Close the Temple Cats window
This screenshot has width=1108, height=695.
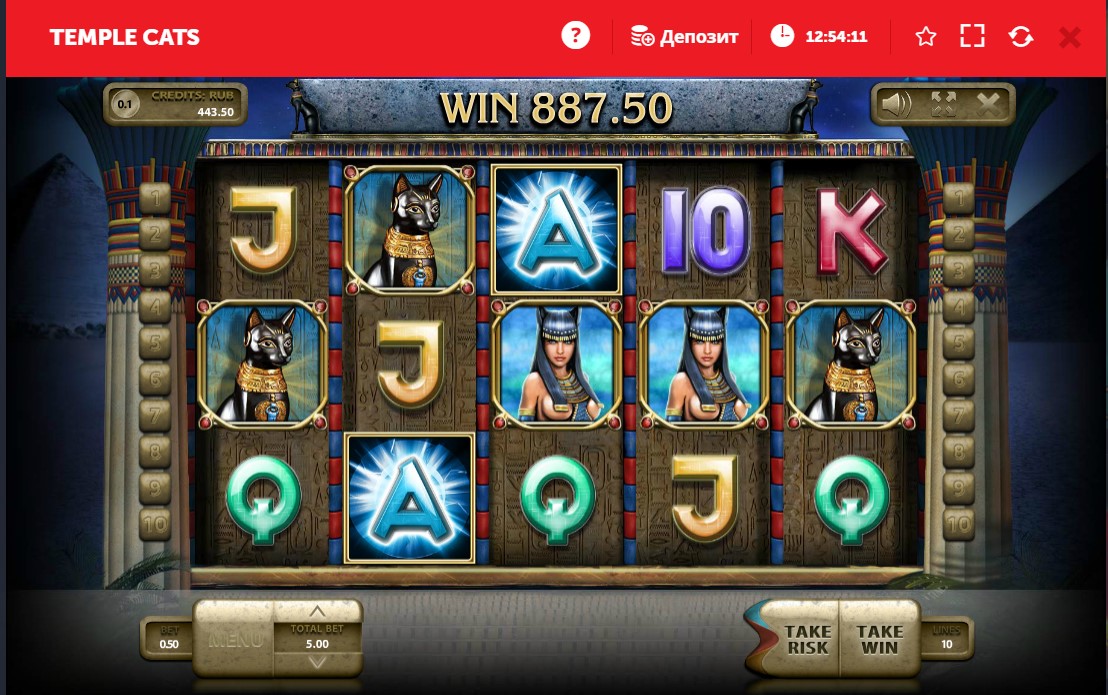[x=1069, y=37]
